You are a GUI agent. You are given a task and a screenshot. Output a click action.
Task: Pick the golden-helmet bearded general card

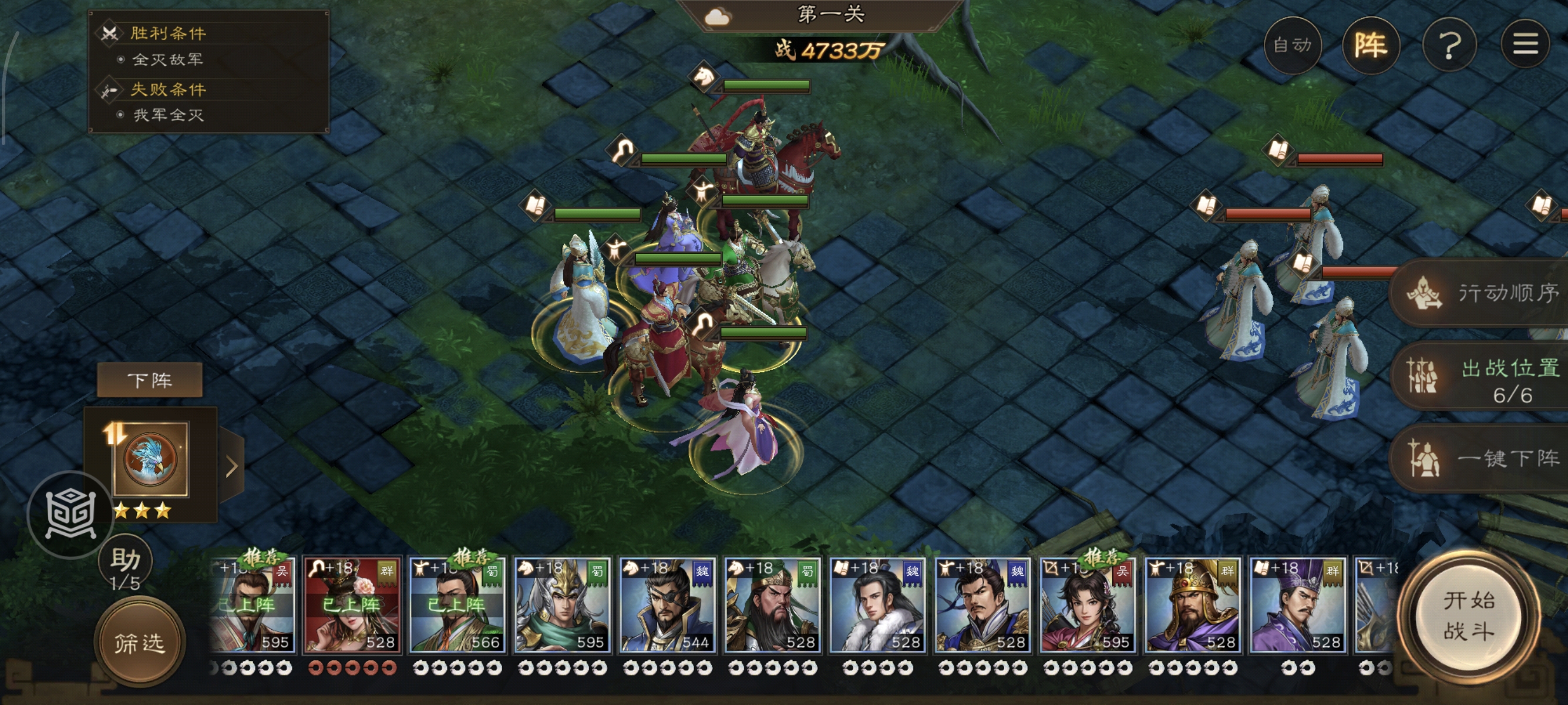click(x=1192, y=606)
